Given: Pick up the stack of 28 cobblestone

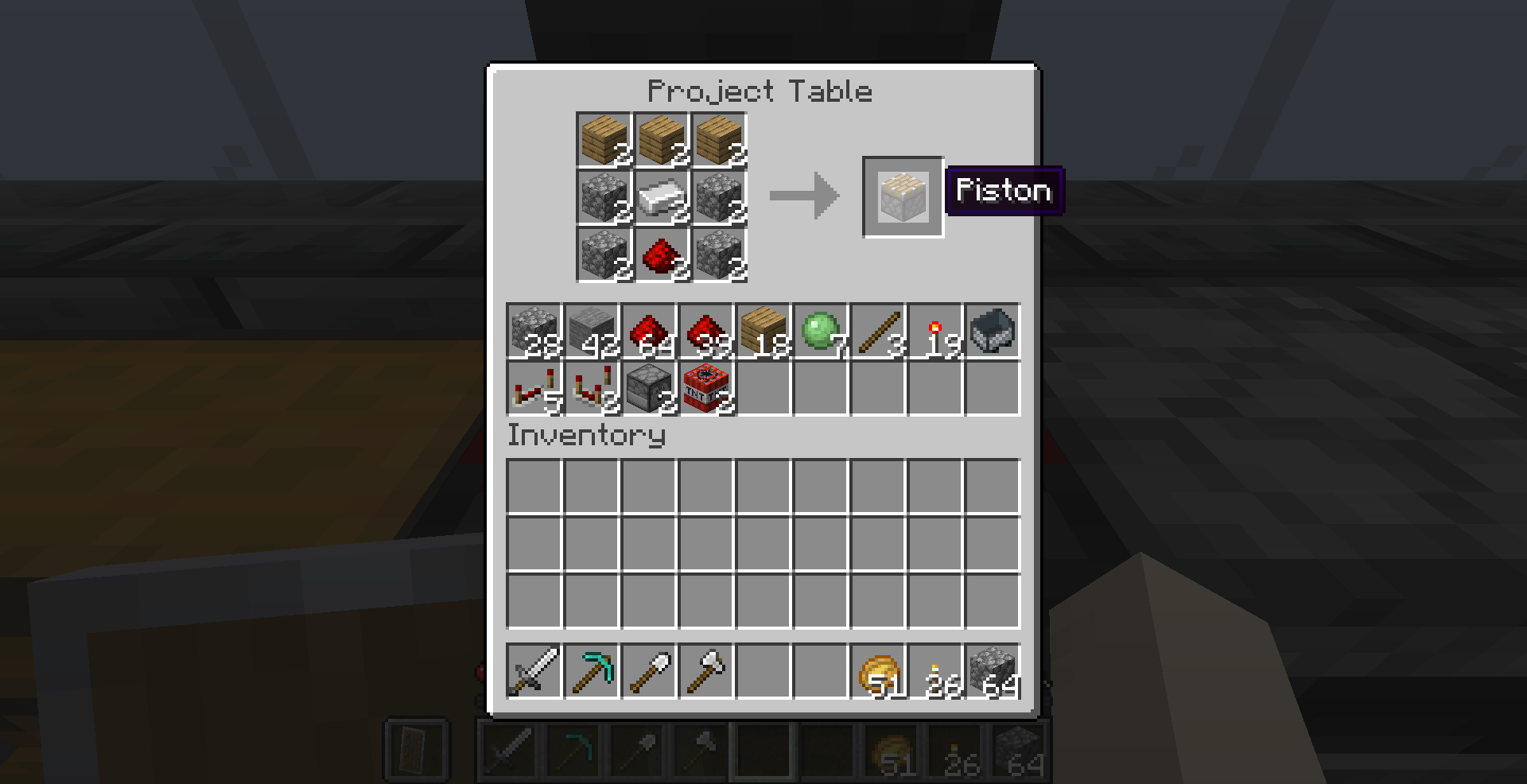Looking at the screenshot, I should [534, 332].
